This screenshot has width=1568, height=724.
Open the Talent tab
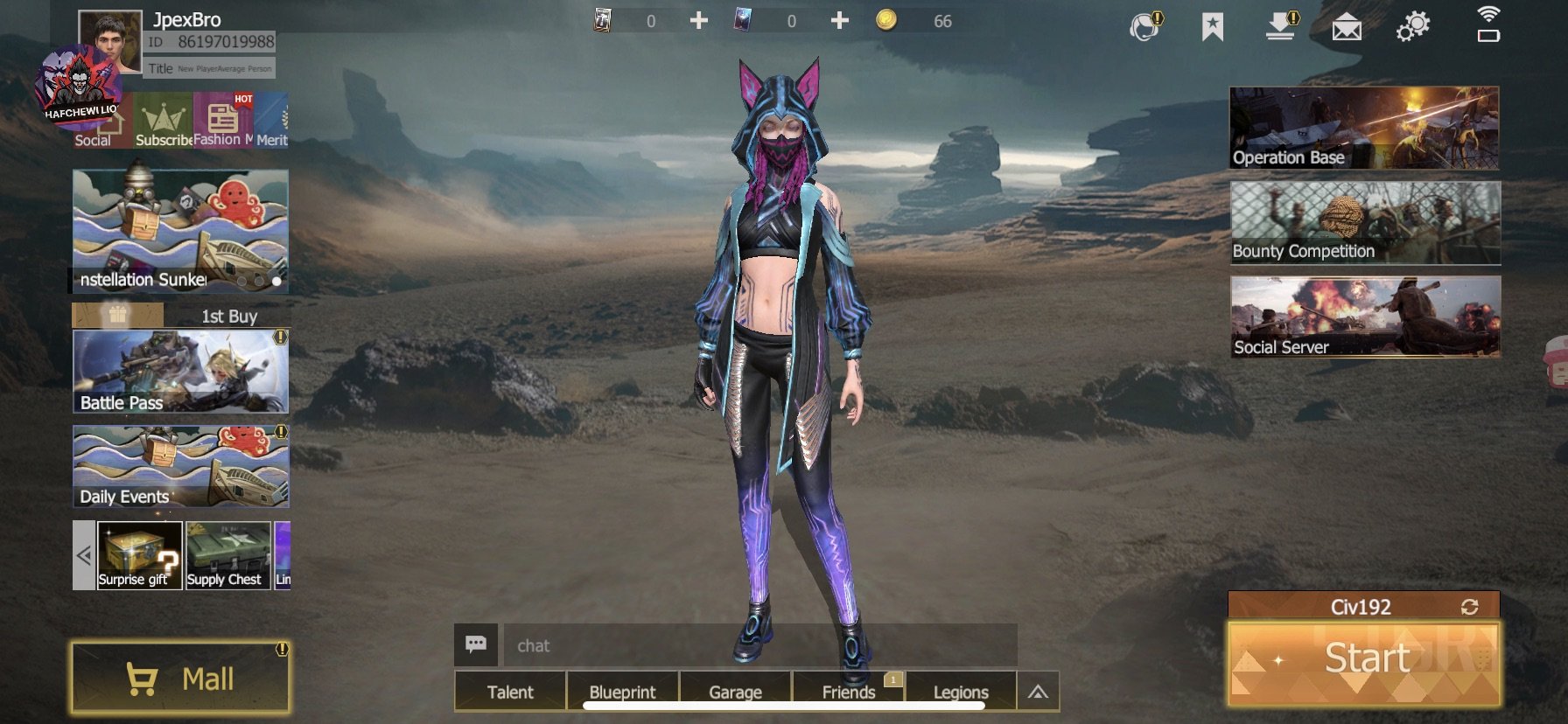(x=509, y=692)
